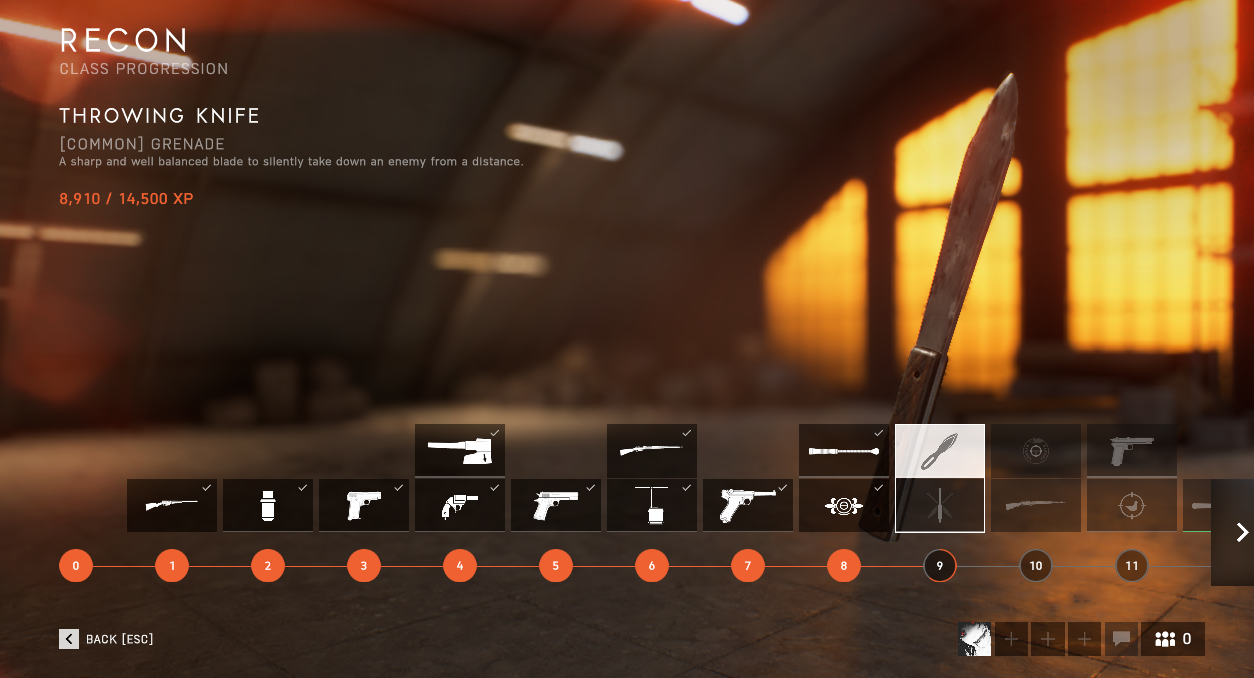The height and width of the screenshot is (678, 1254).
Task: Select the revolver unlock tile
Action: (459, 505)
